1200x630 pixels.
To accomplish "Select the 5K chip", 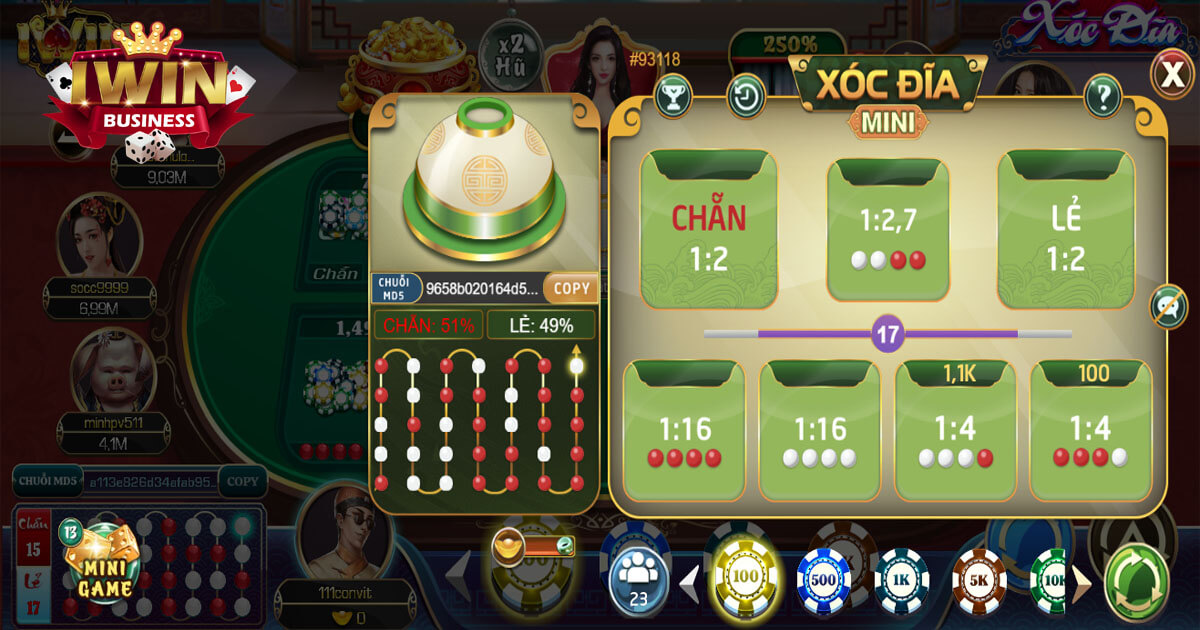I will [x=979, y=580].
